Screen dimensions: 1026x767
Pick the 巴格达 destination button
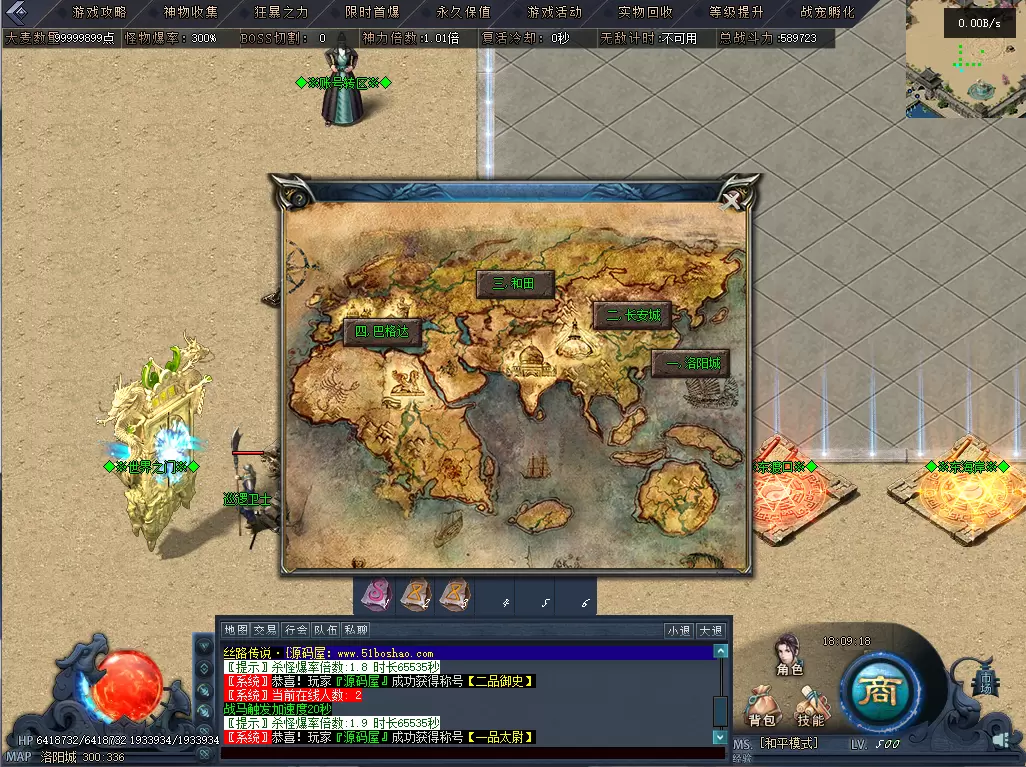(x=381, y=332)
